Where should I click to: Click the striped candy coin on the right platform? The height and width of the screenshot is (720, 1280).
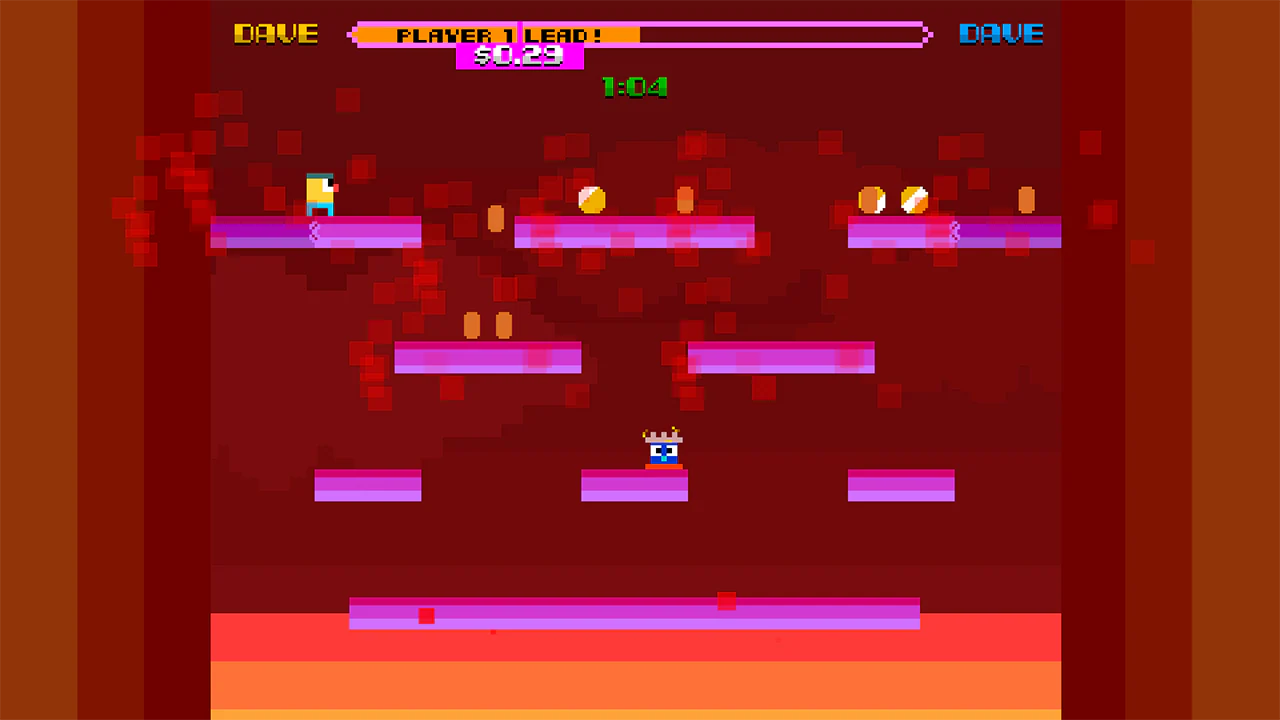click(913, 200)
